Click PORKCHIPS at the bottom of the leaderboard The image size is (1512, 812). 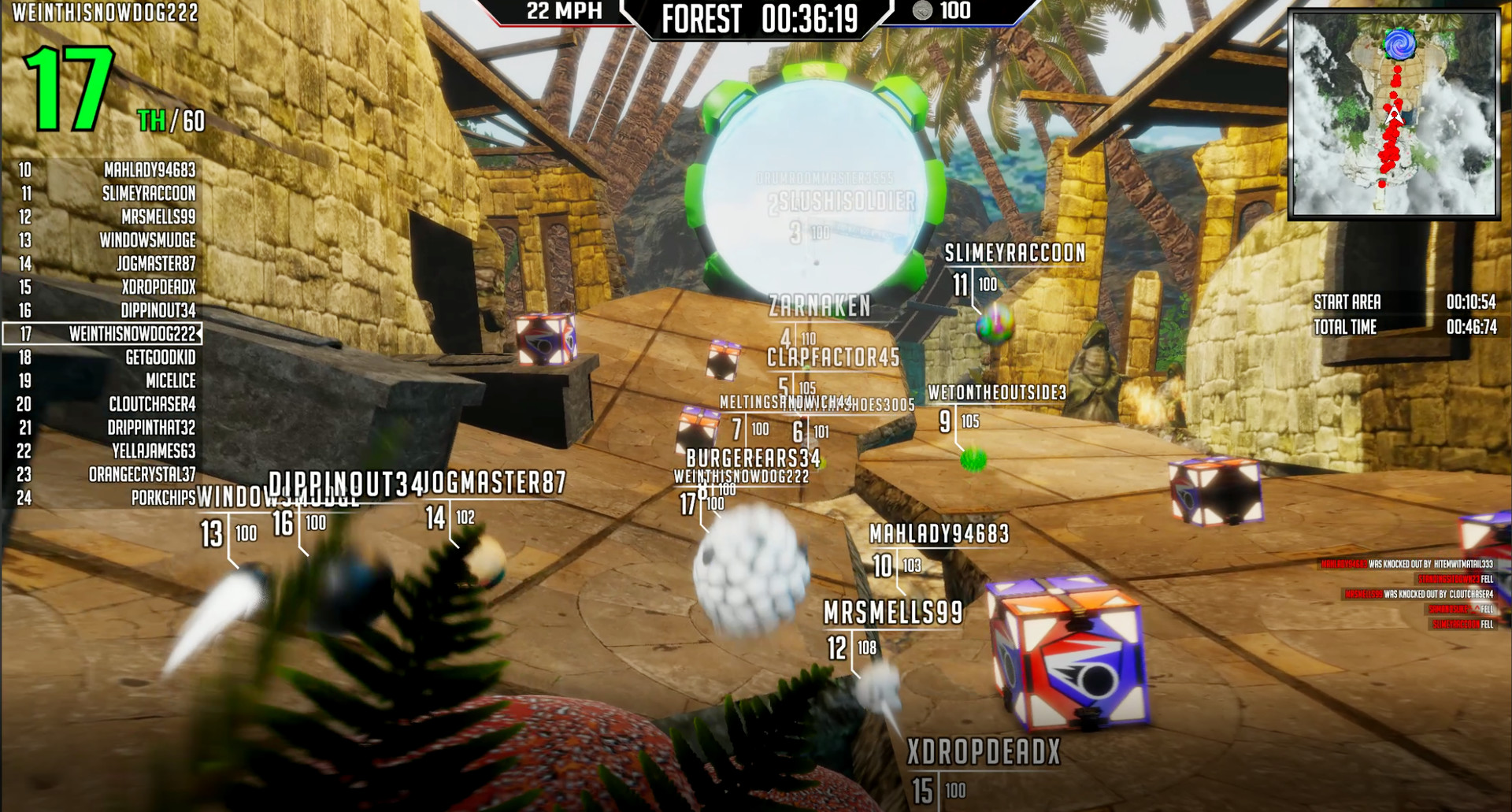pyautogui.click(x=164, y=498)
